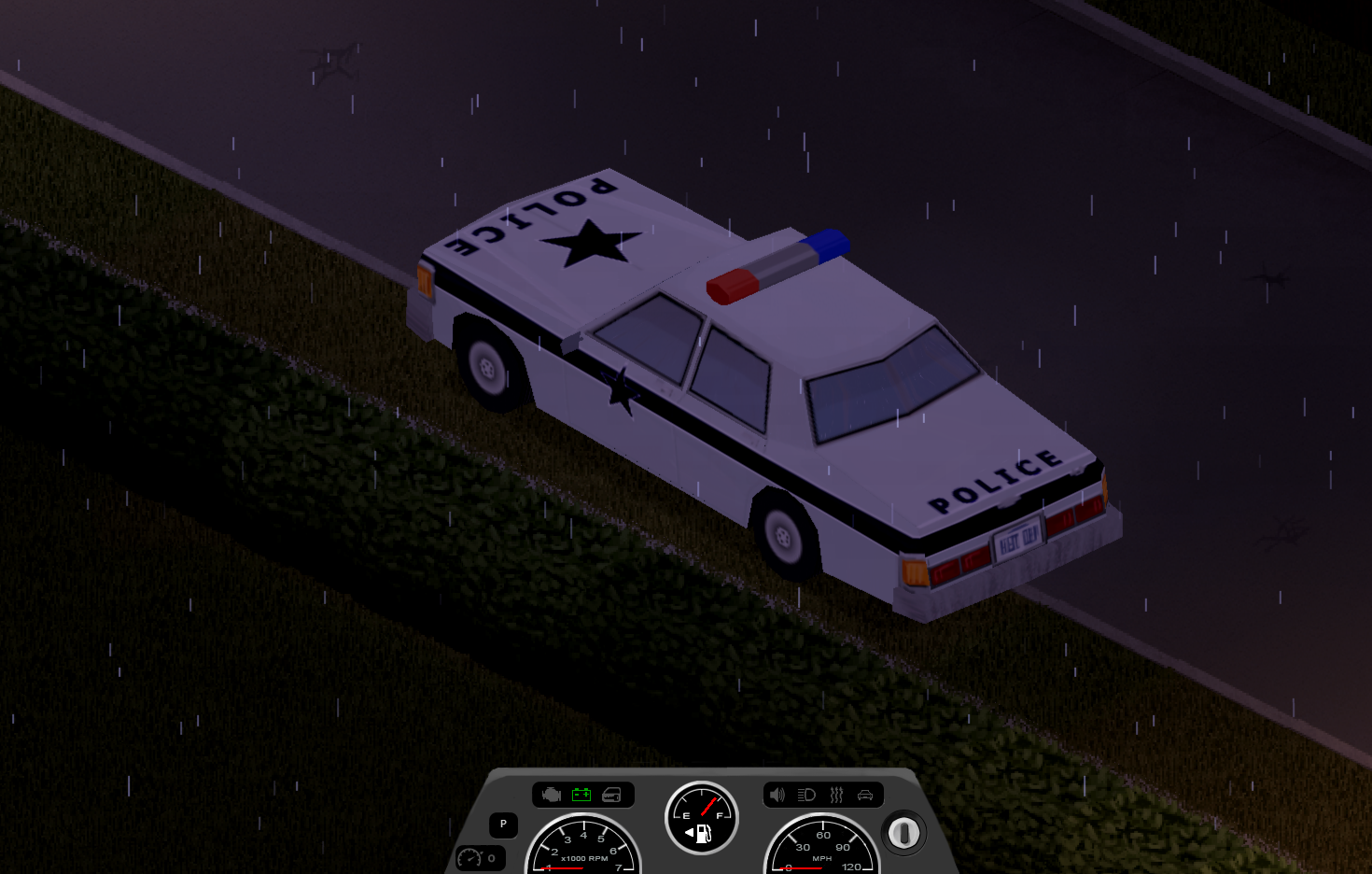
Task: Click the P gear indicator
Action: (x=503, y=825)
